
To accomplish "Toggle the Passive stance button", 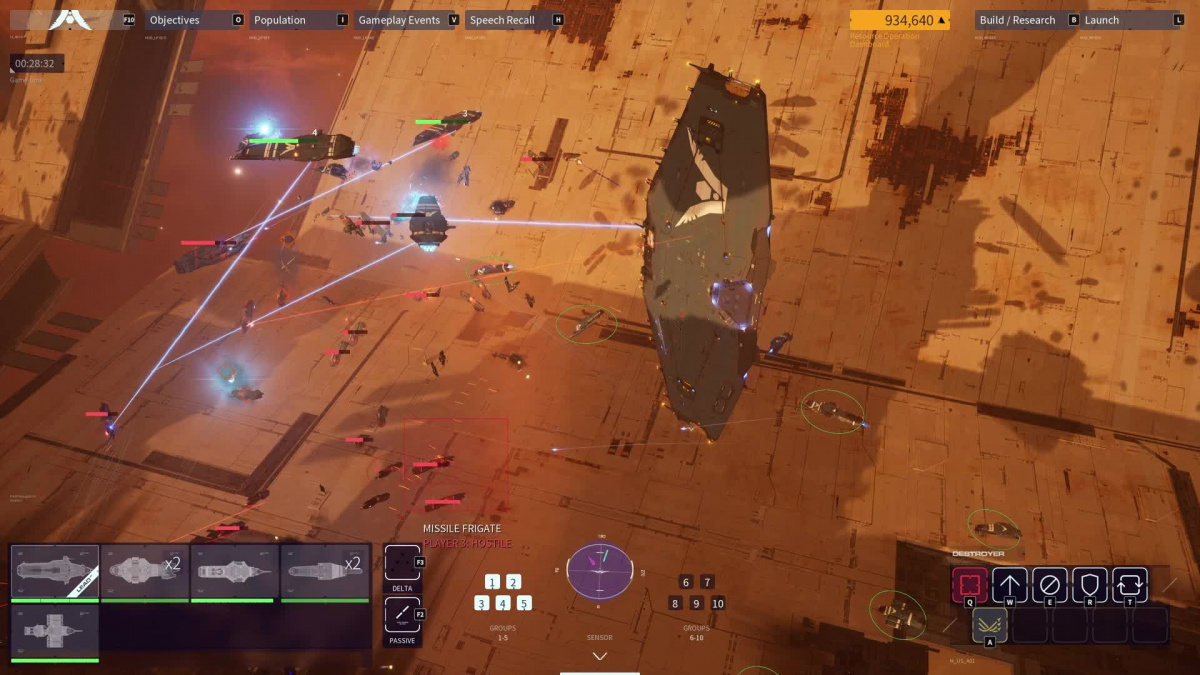I will pyautogui.click(x=402, y=615).
